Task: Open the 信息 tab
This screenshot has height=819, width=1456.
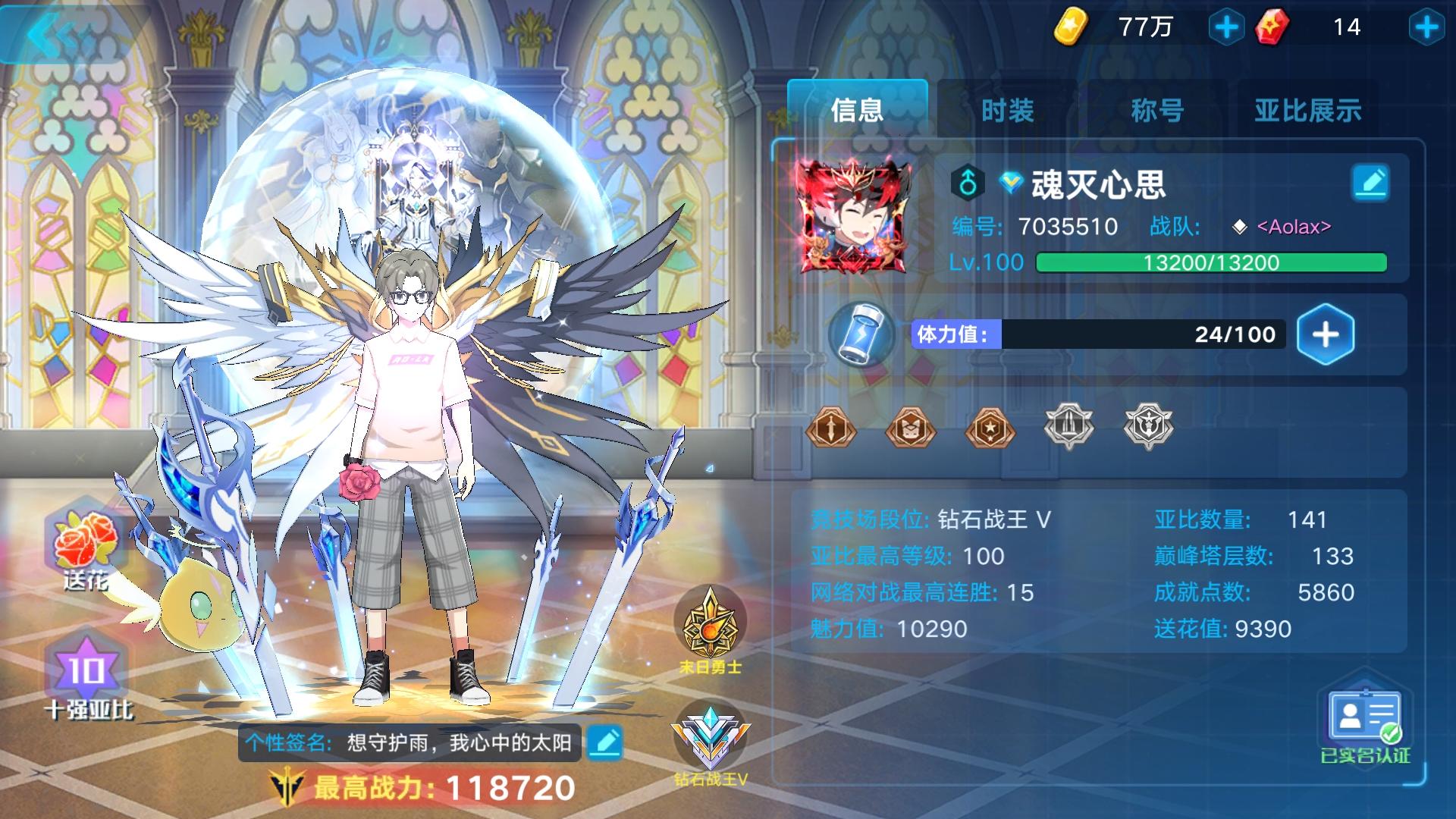Action: tap(857, 111)
